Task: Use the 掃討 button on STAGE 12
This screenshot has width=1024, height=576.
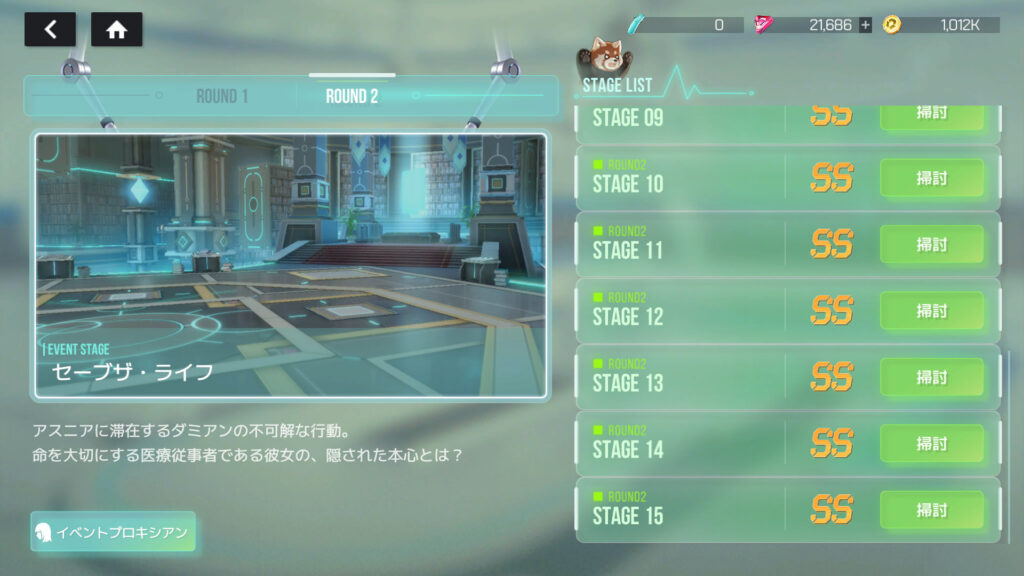Action: 931,311
